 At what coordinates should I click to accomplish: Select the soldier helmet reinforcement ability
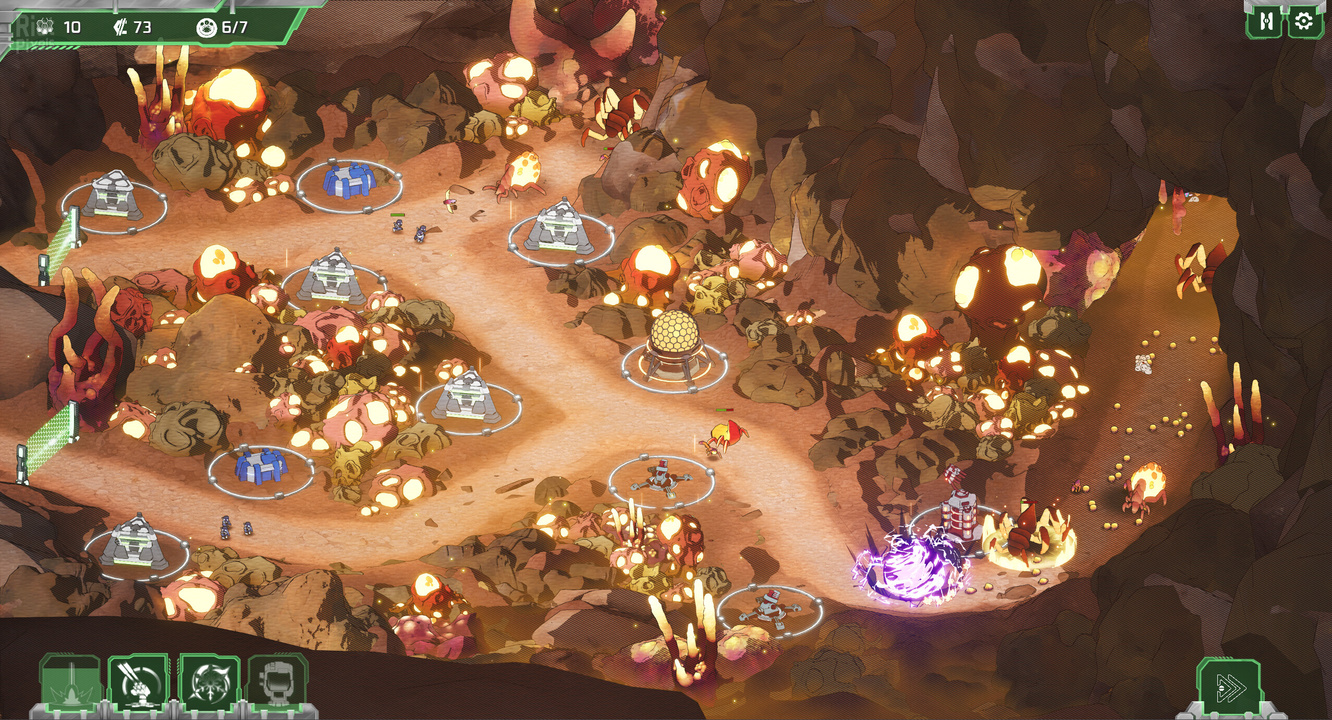(x=276, y=685)
